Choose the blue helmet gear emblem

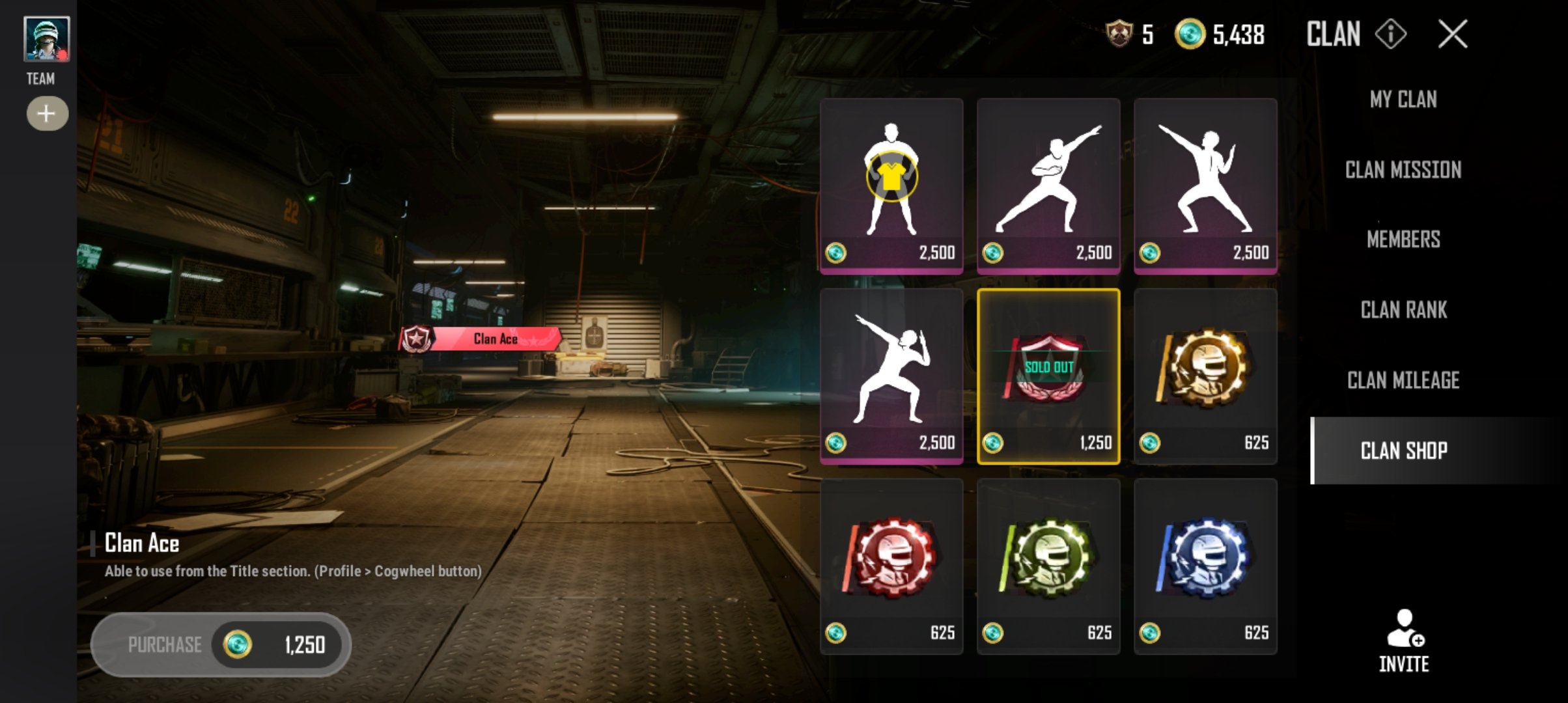coord(1205,566)
